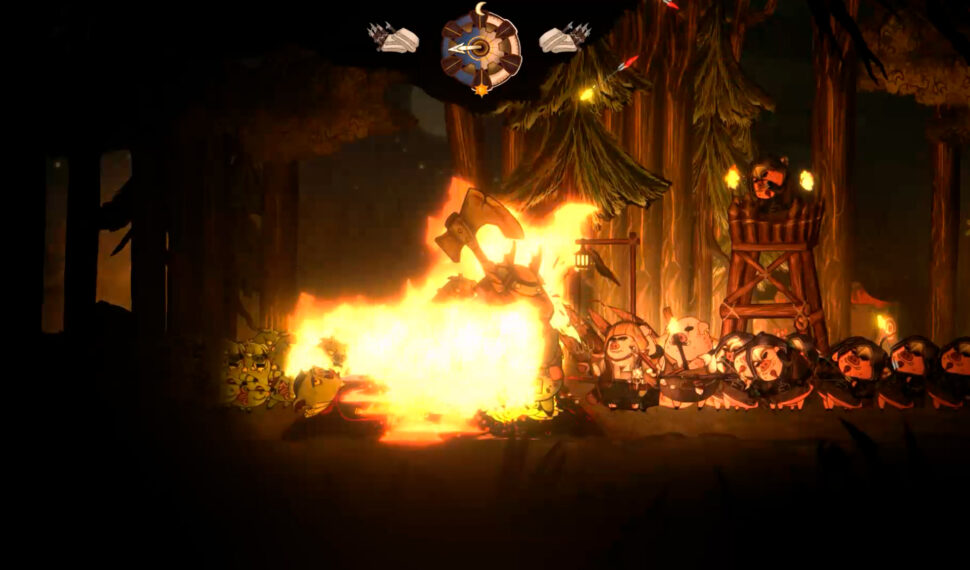Select the day-night cycle wheel

(481, 48)
